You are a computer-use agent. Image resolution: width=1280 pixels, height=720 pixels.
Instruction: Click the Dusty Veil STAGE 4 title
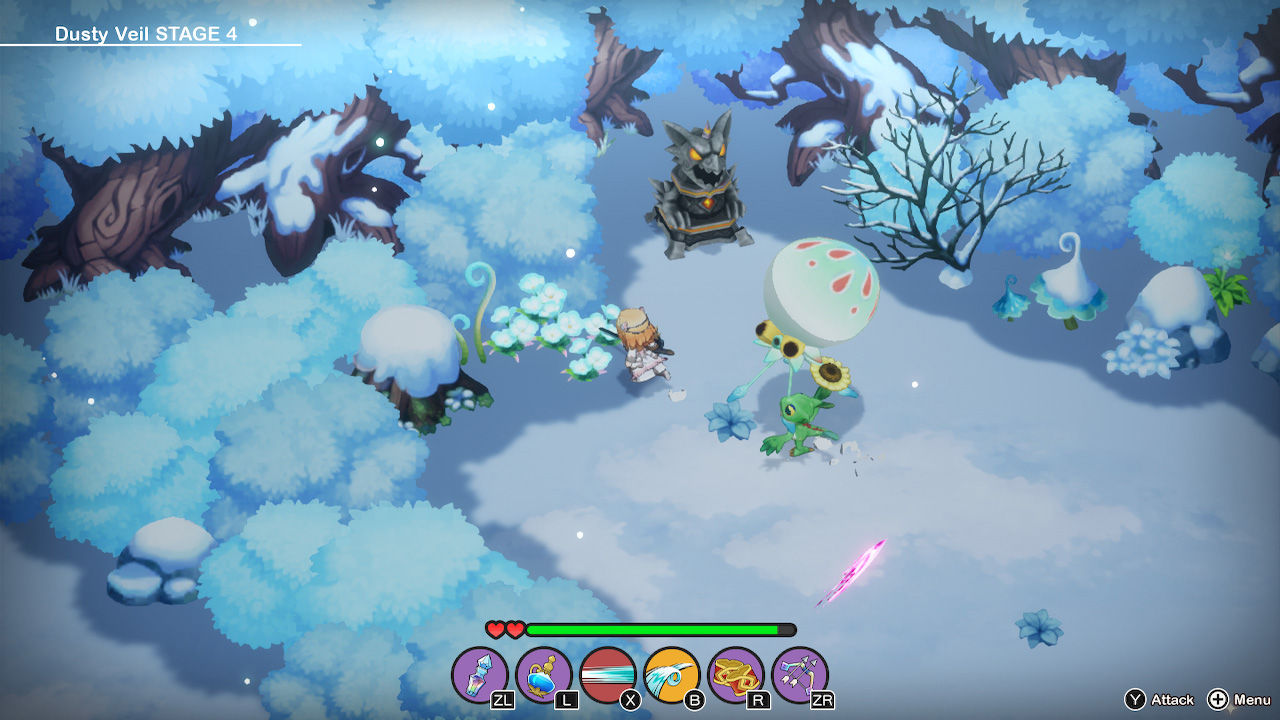point(148,31)
